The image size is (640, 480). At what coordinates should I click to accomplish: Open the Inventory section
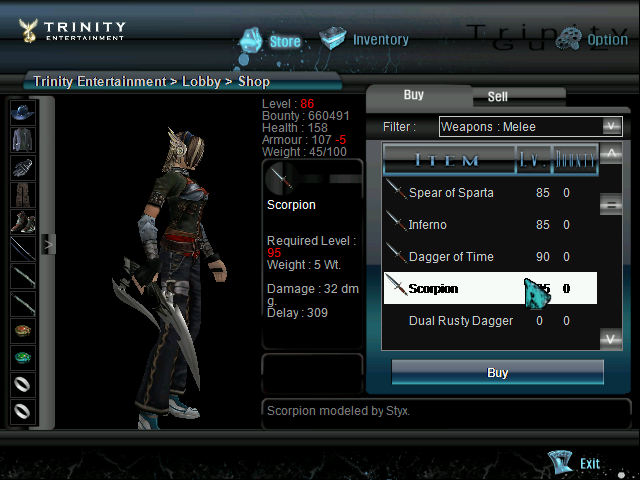click(365, 40)
